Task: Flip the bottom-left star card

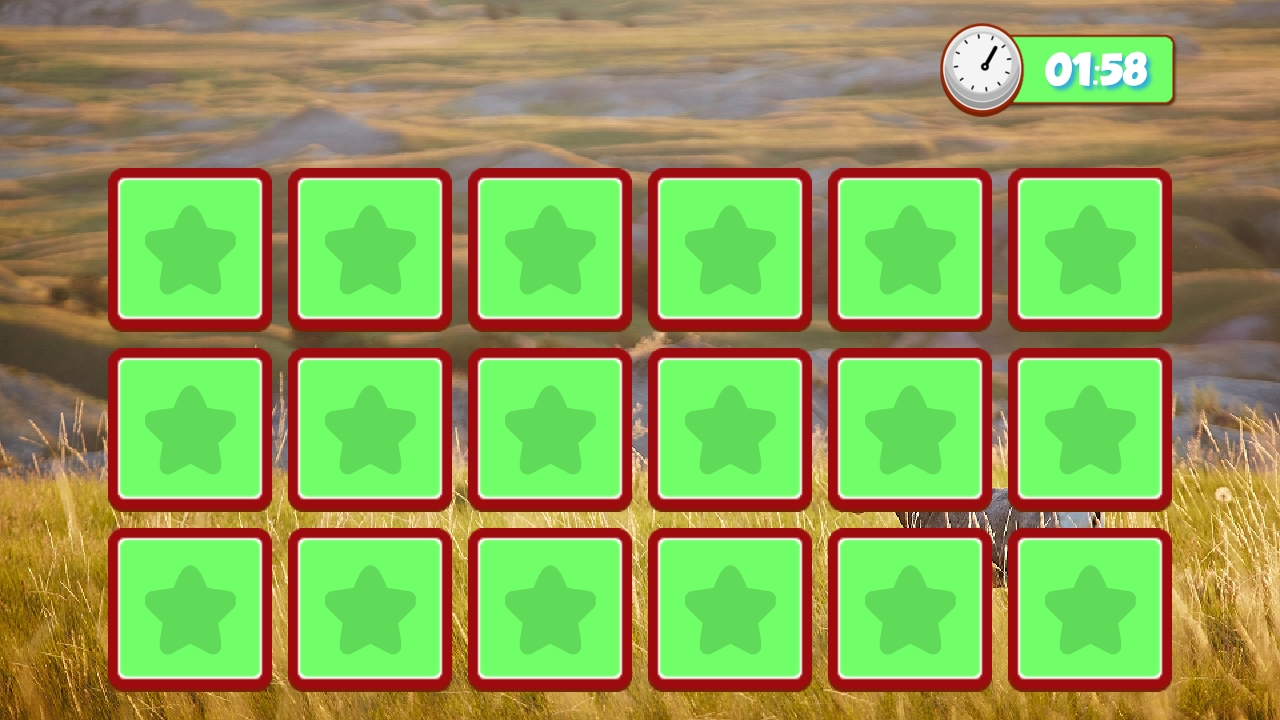Action: [x=190, y=610]
